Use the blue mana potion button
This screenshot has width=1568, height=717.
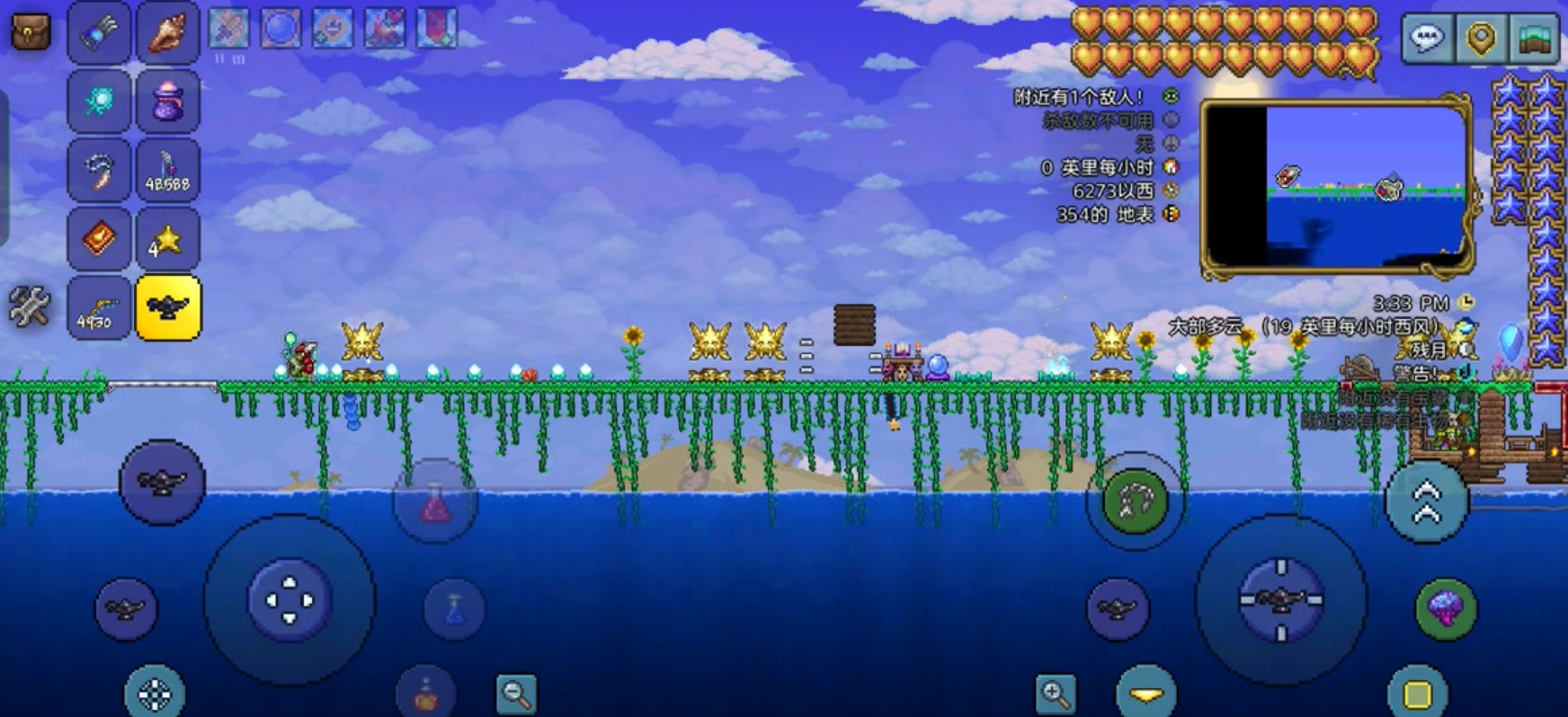(x=454, y=609)
